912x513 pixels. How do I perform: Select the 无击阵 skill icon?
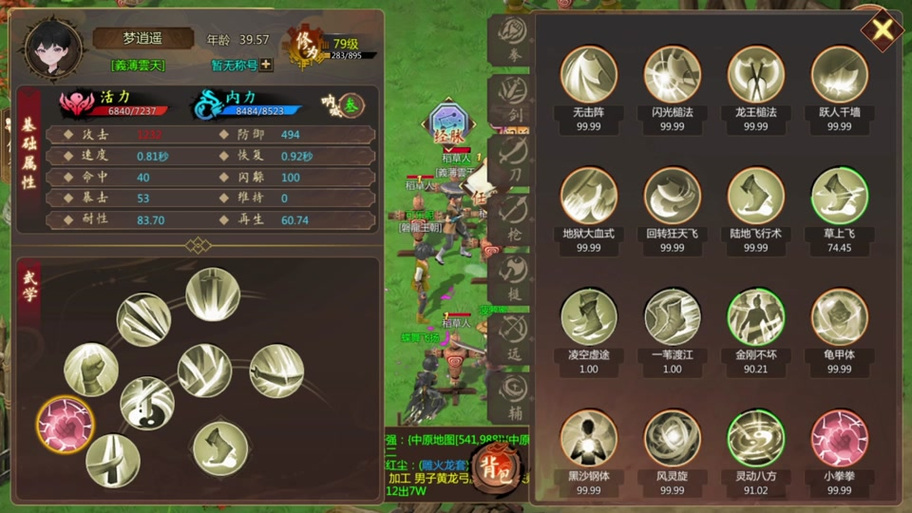coord(588,75)
